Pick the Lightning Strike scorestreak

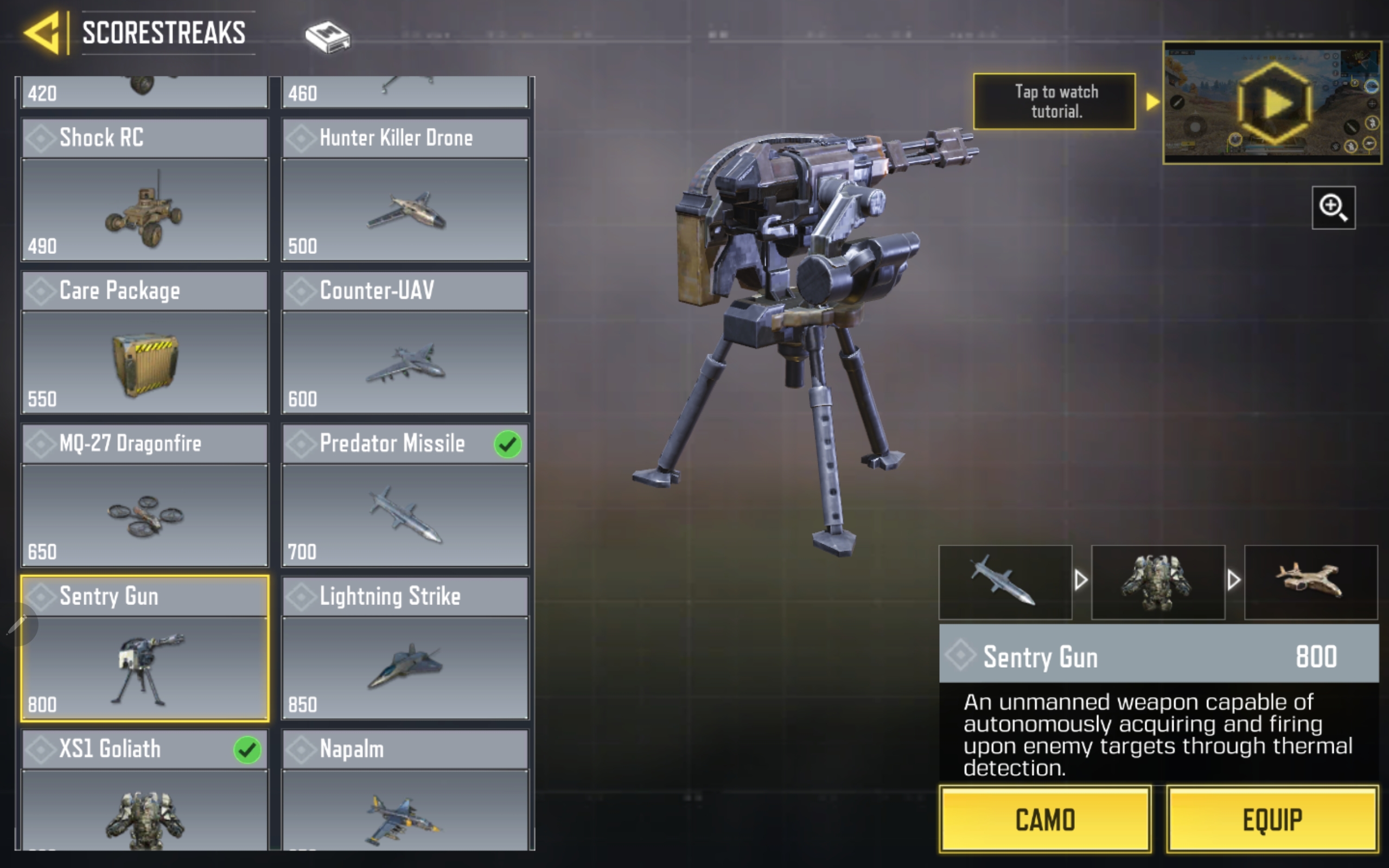pos(405,648)
